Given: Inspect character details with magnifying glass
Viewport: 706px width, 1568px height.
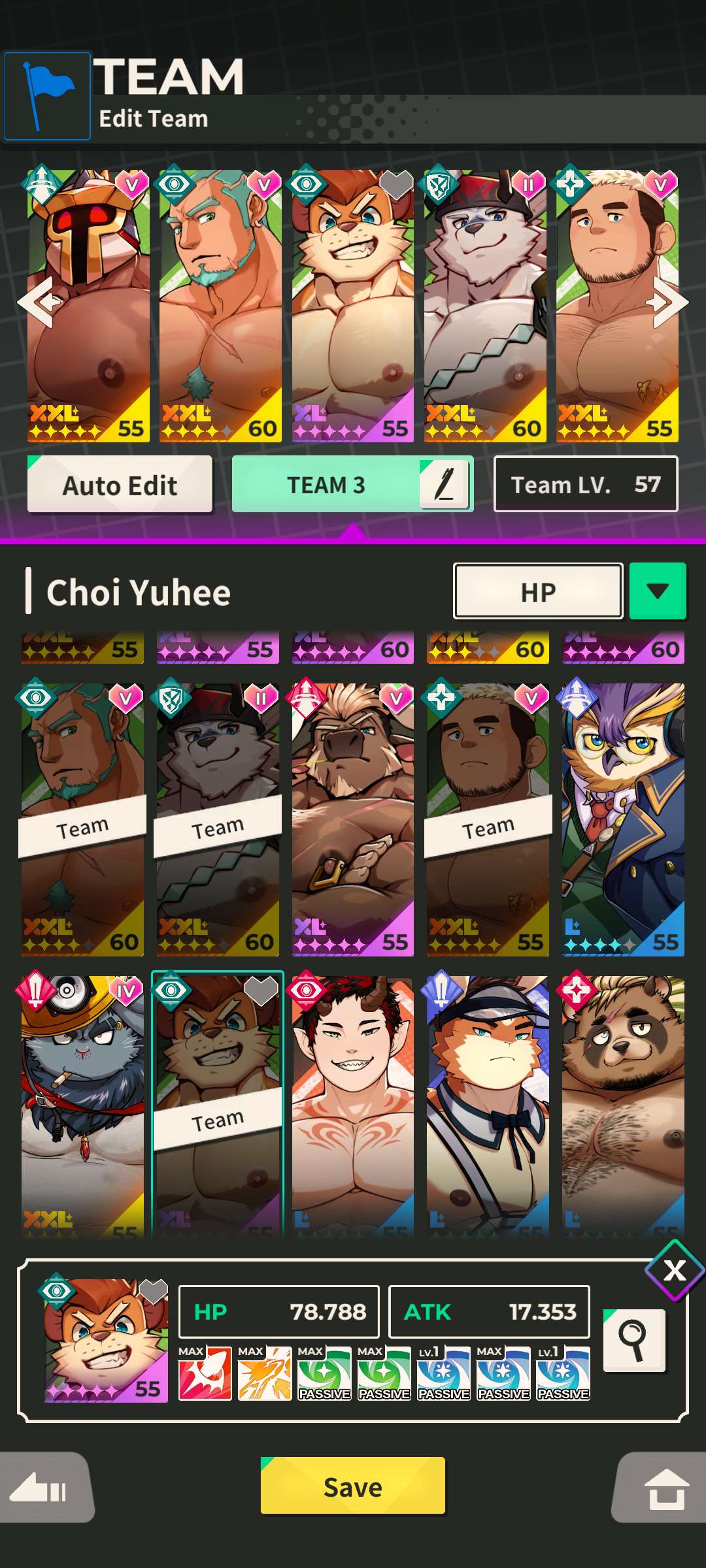Looking at the screenshot, I should click(633, 1341).
